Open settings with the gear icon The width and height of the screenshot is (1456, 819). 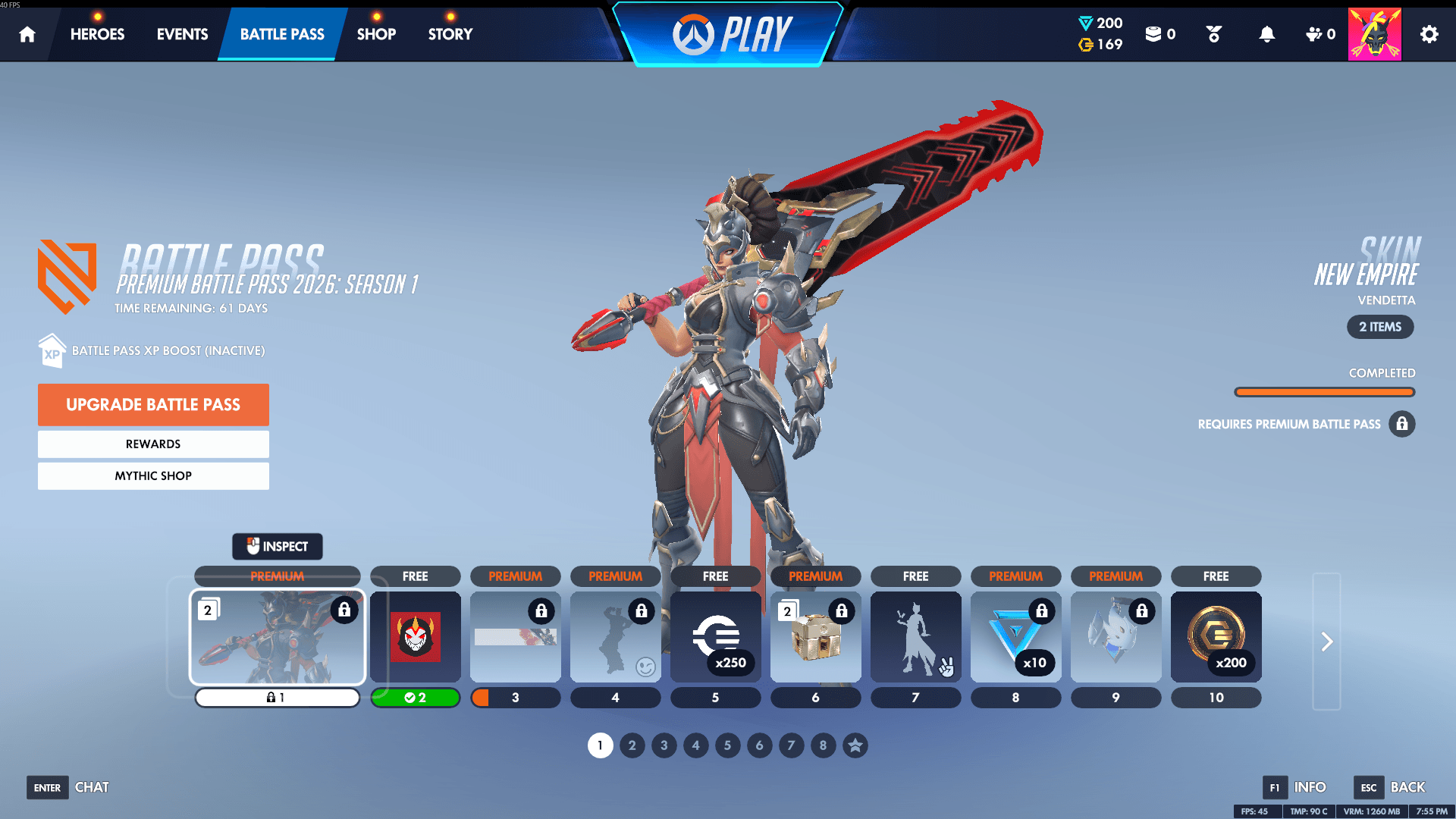click(1429, 34)
